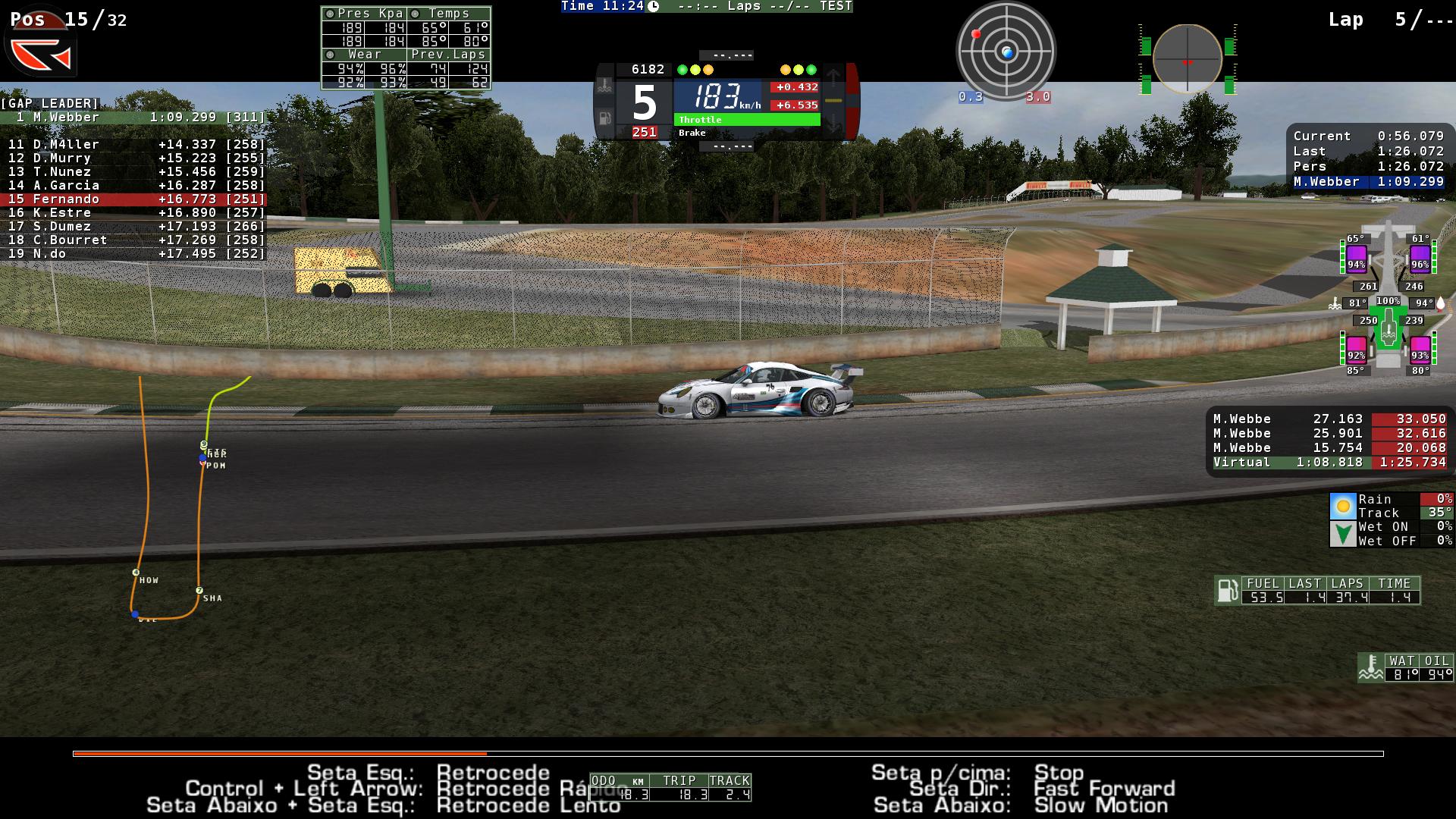Click the replay progress bar
Screen dimensions: 1456x819
(728, 754)
